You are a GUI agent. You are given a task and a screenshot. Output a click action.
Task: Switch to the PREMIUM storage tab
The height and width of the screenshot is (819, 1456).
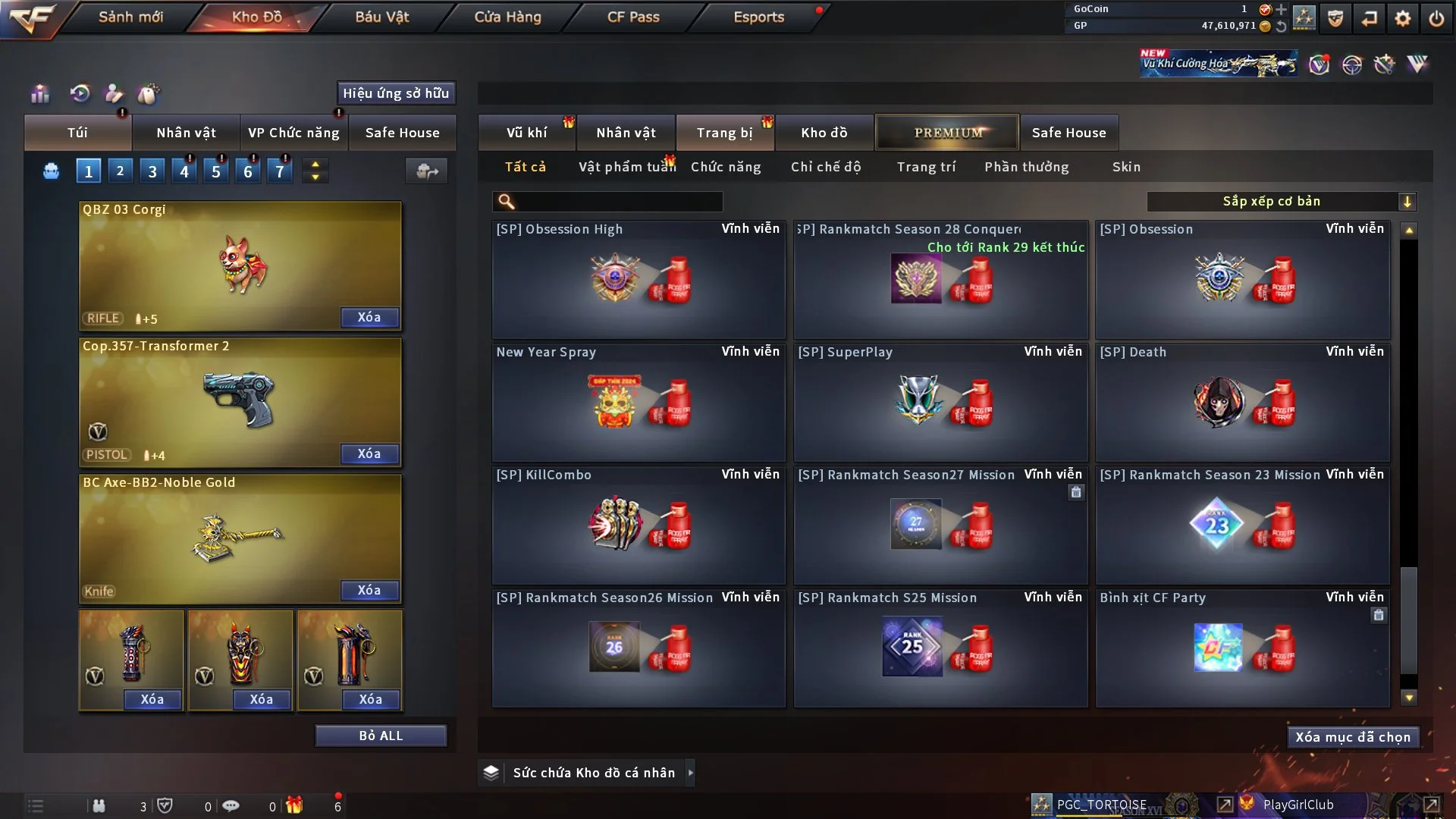click(x=948, y=133)
